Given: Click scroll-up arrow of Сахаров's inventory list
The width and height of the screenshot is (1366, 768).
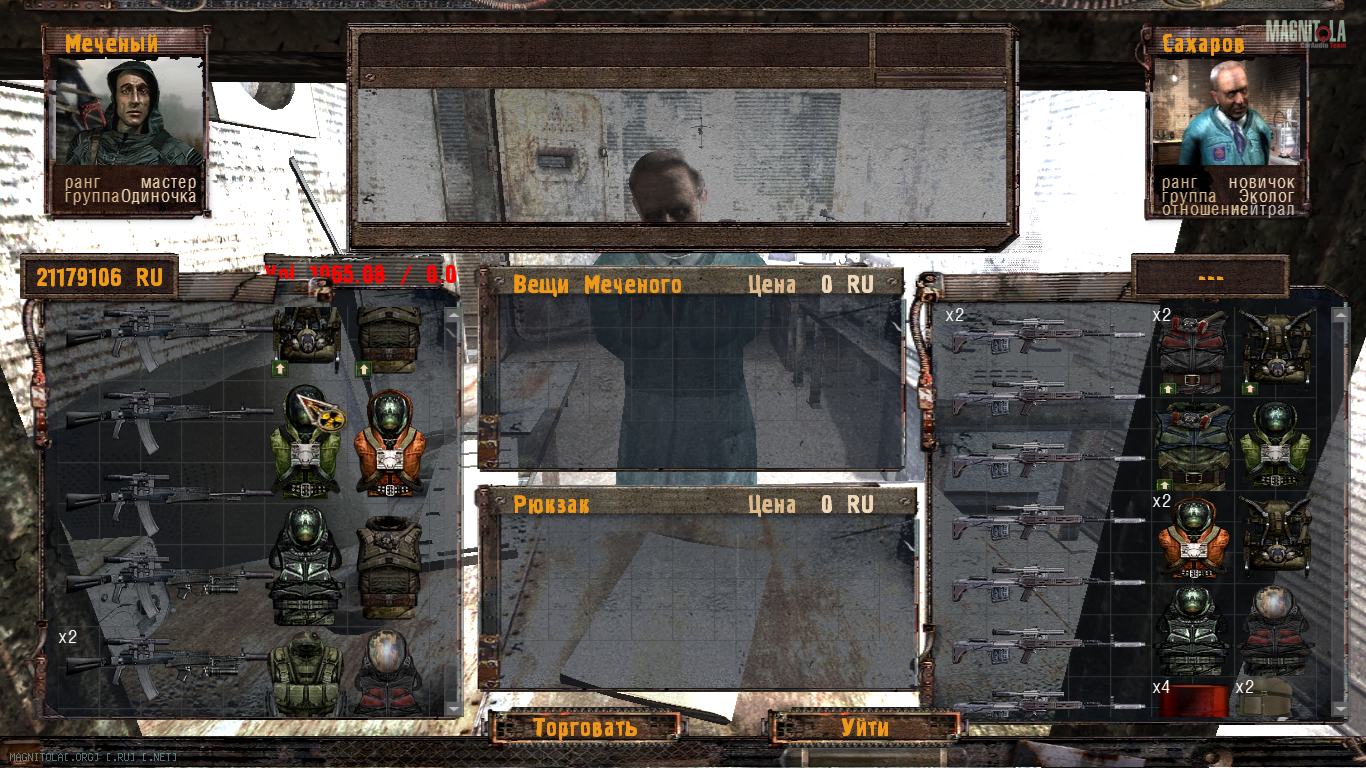Looking at the screenshot, I should point(1339,315).
